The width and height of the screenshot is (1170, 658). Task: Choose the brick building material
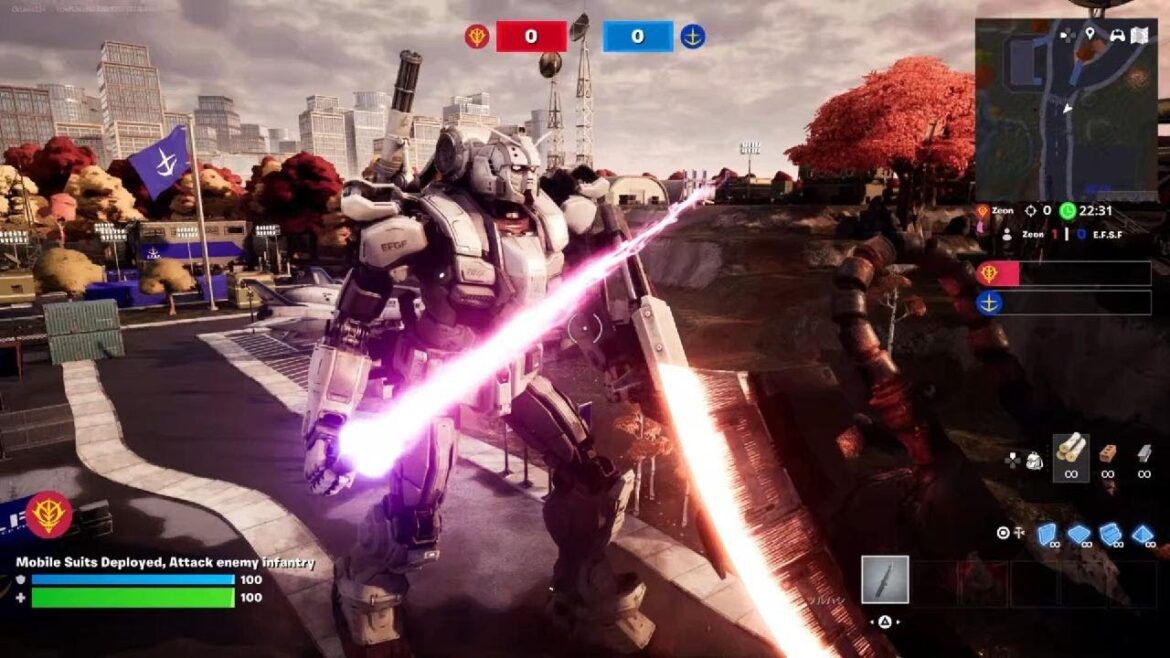point(1107,452)
